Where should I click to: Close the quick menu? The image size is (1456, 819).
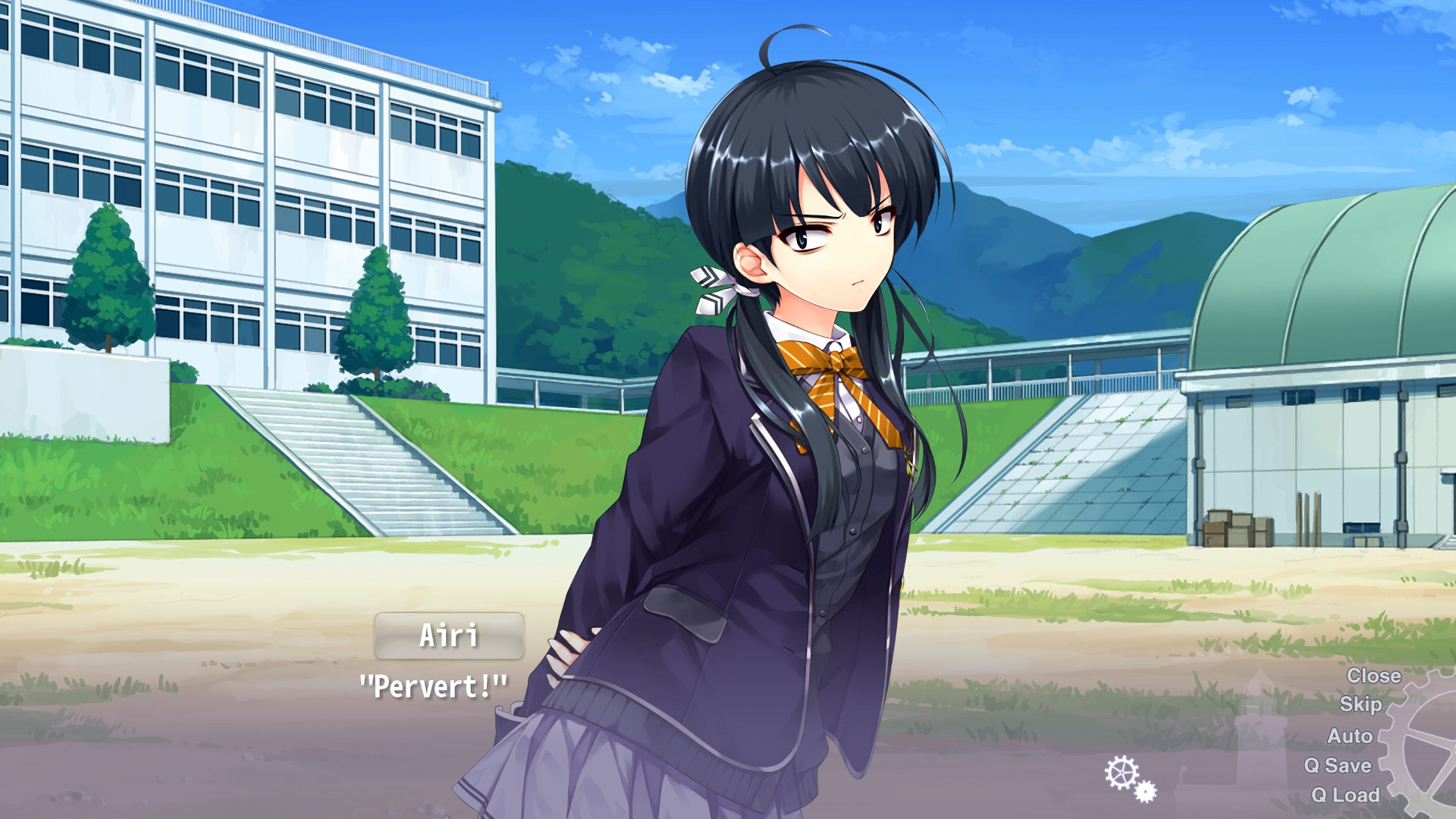[x=1373, y=676]
